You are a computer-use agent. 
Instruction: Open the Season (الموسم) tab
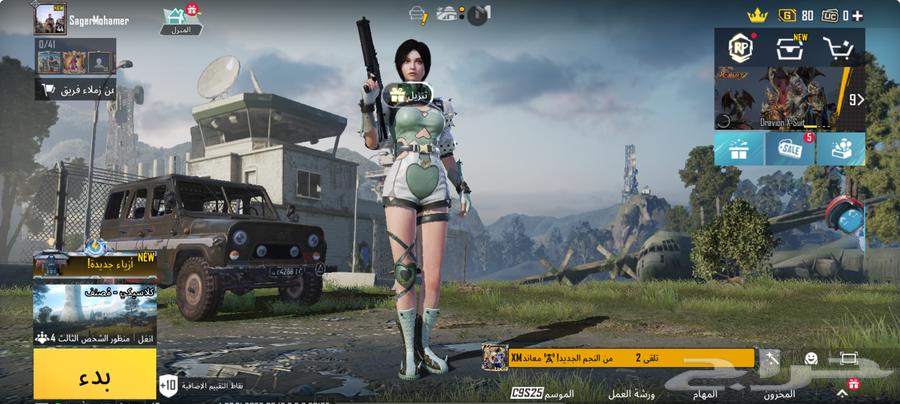(558, 394)
